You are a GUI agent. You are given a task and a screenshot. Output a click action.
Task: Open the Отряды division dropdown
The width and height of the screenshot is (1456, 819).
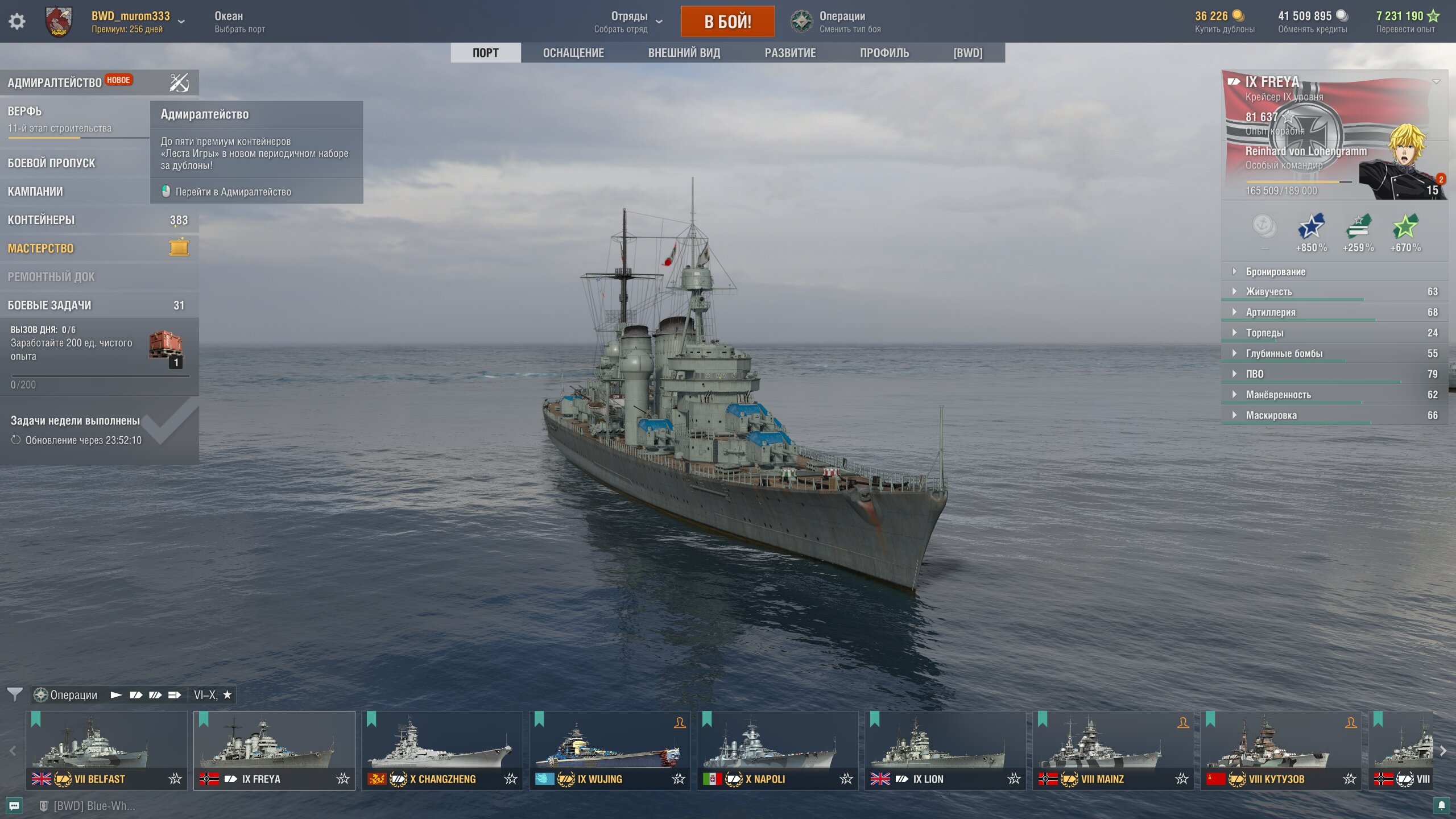pos(629,22)
